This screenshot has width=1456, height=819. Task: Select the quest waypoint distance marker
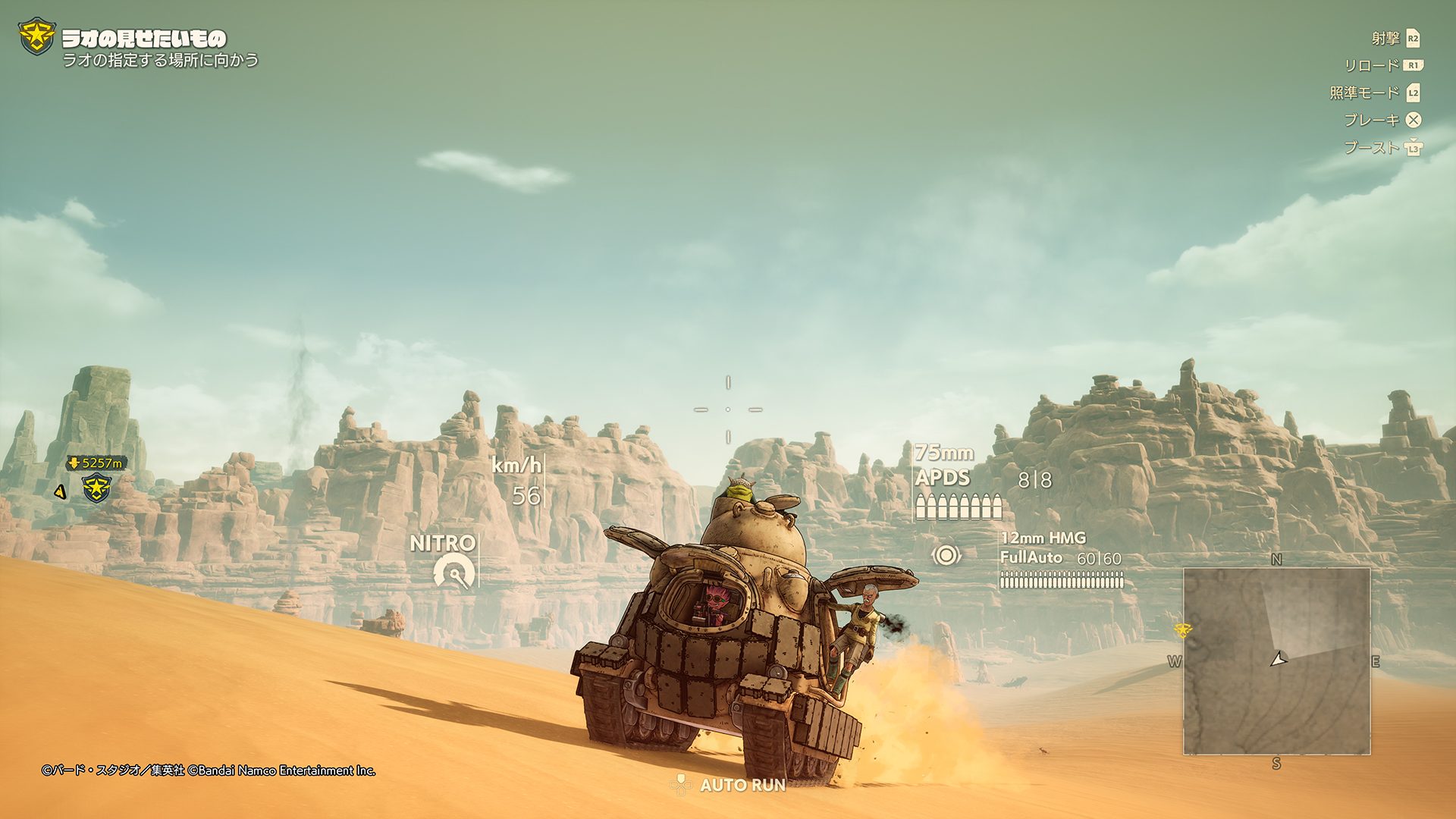[96, 463]
